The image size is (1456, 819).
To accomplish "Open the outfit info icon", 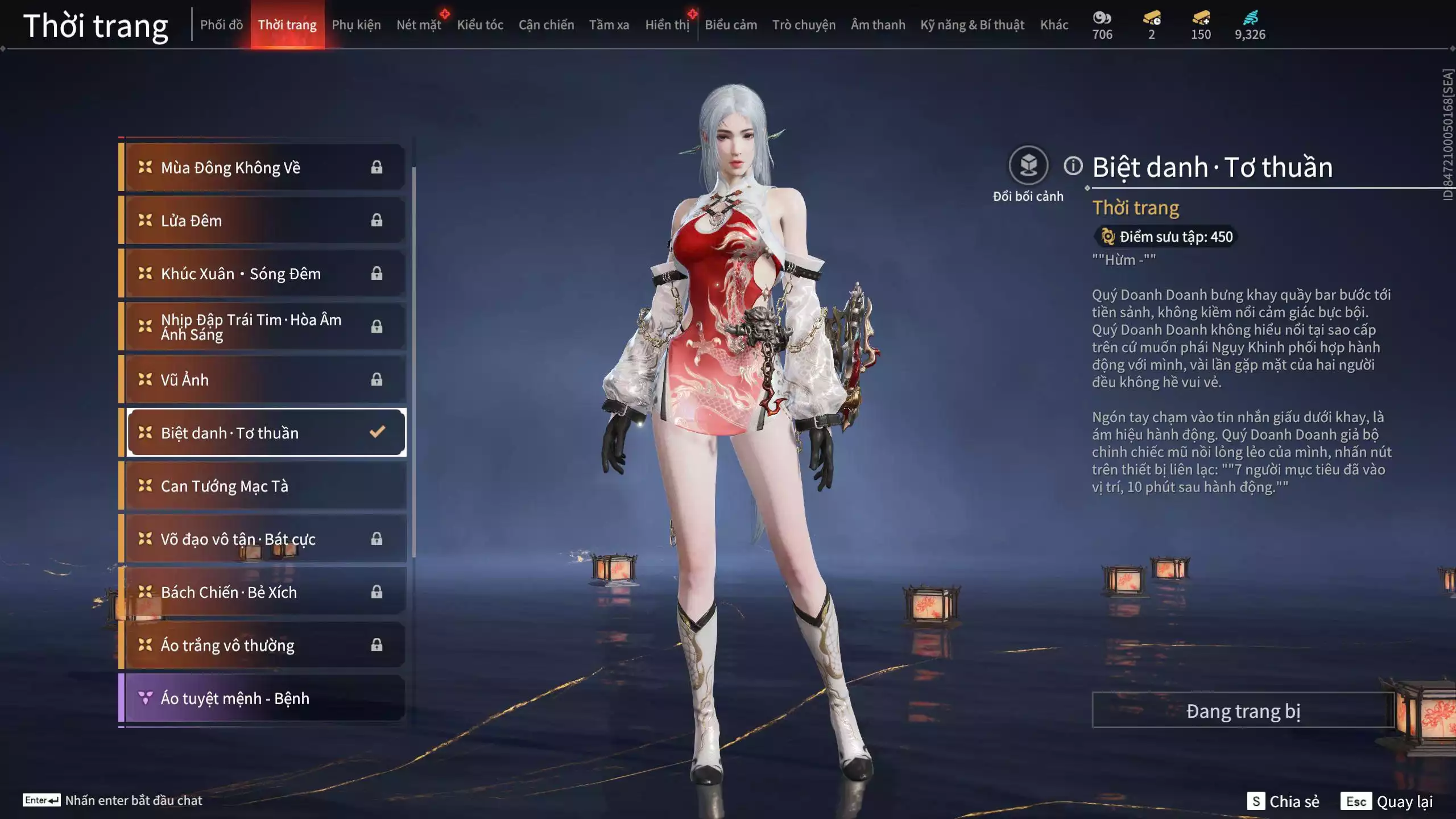I will [x=1073, y=166].
